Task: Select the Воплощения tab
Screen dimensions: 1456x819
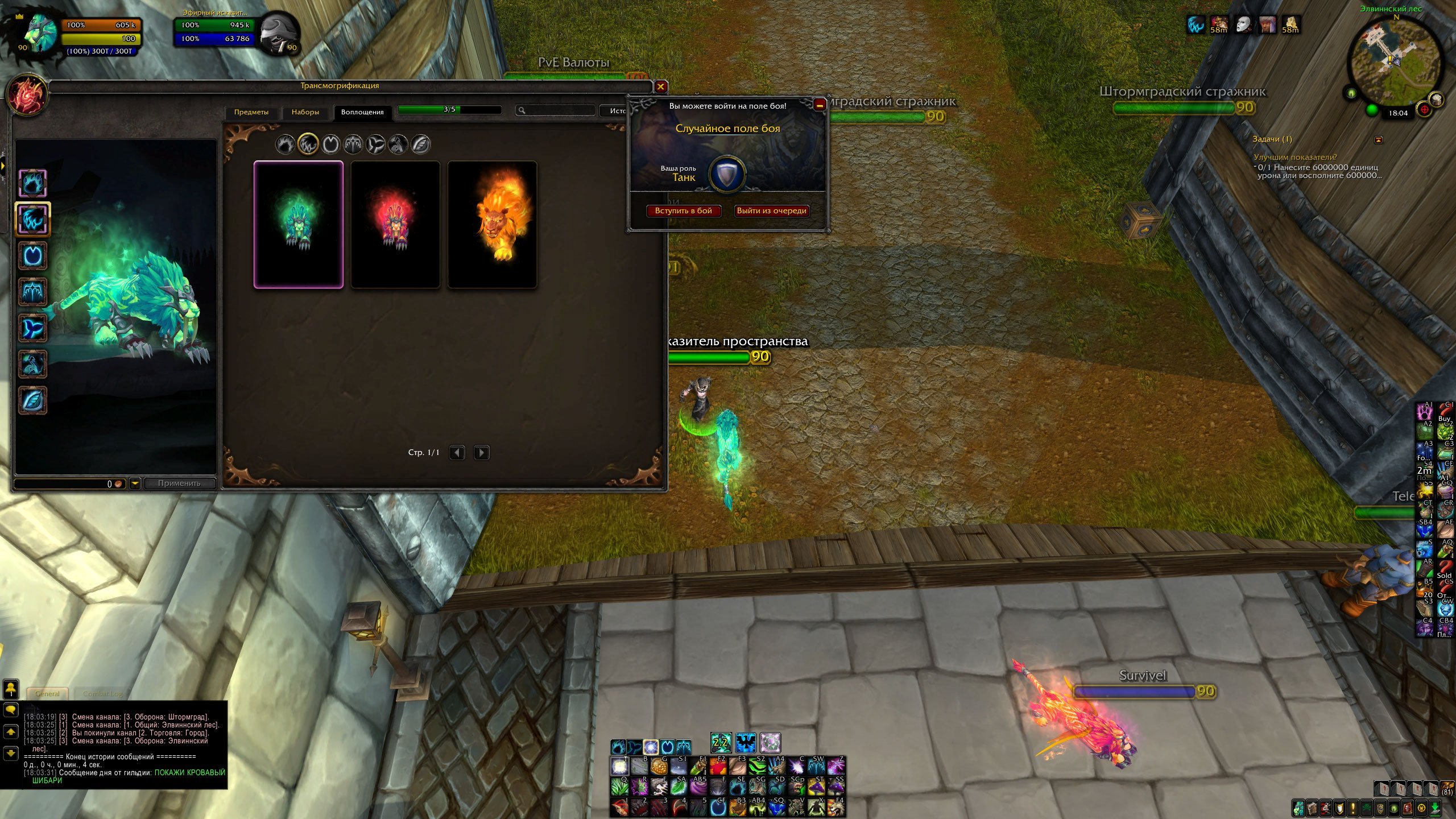Action: (x=362, y=112)
